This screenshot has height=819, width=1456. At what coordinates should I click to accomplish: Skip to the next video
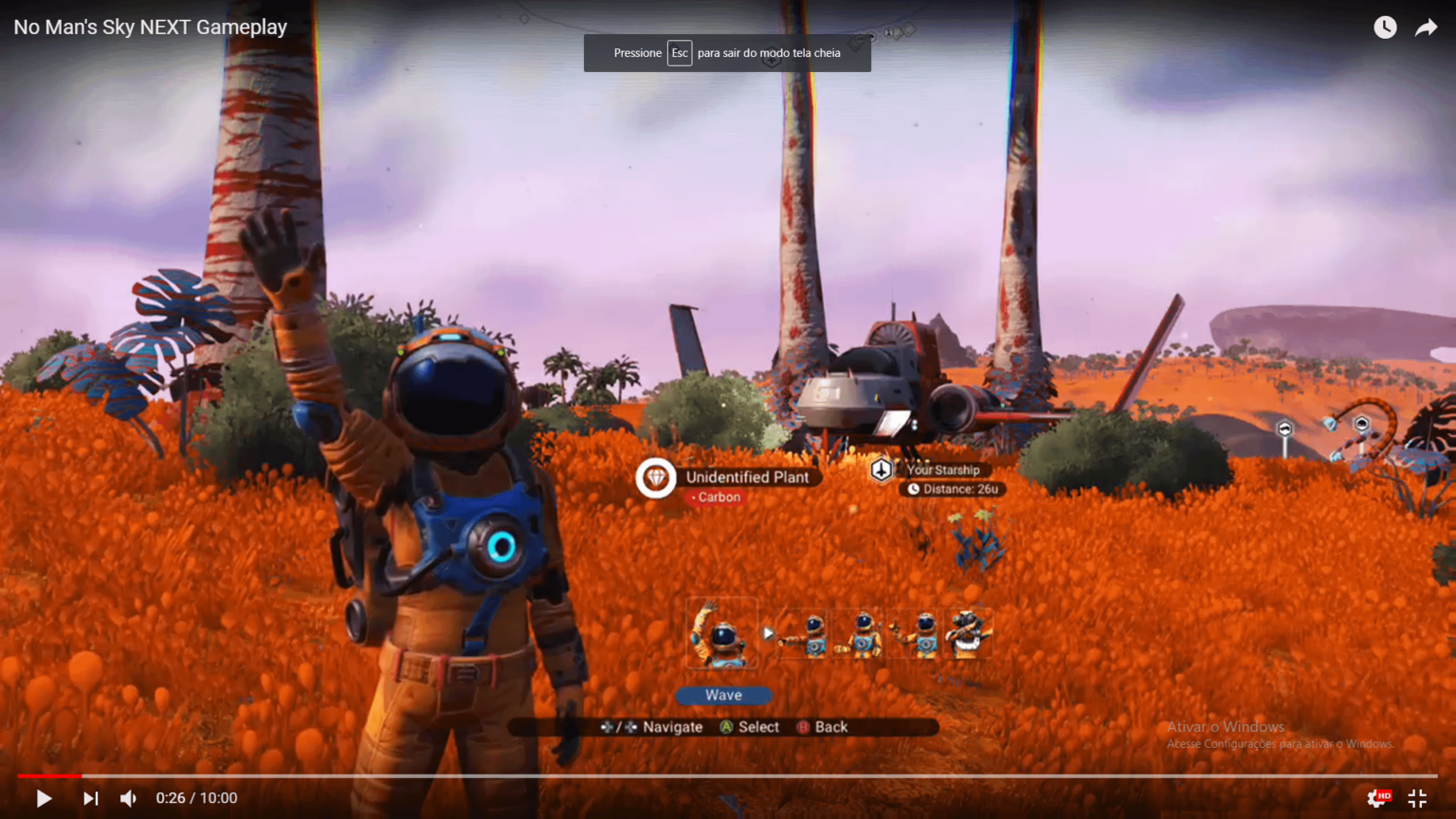(x=90, y=798)
